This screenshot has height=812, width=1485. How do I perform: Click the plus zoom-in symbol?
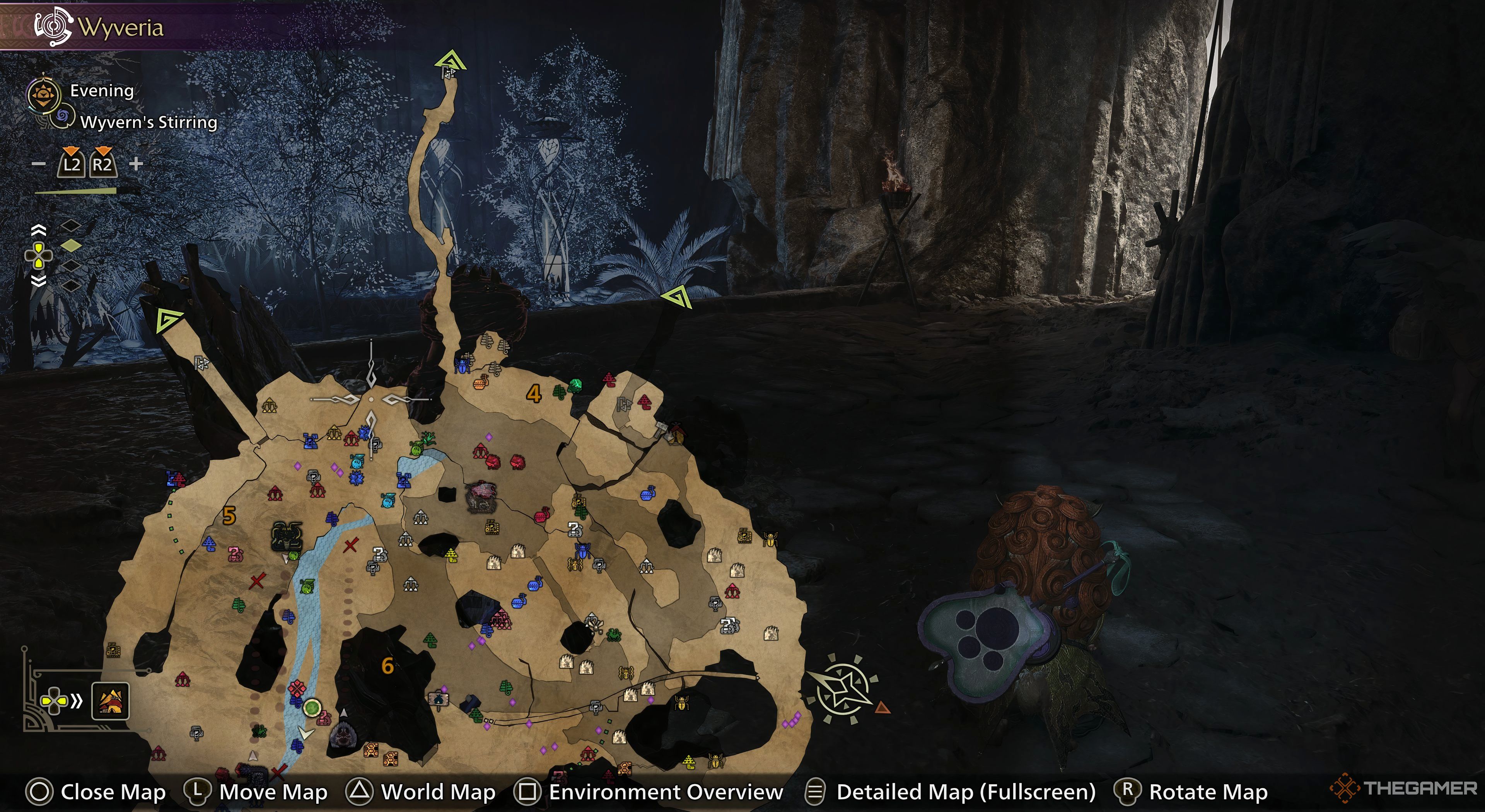[136, 164]
